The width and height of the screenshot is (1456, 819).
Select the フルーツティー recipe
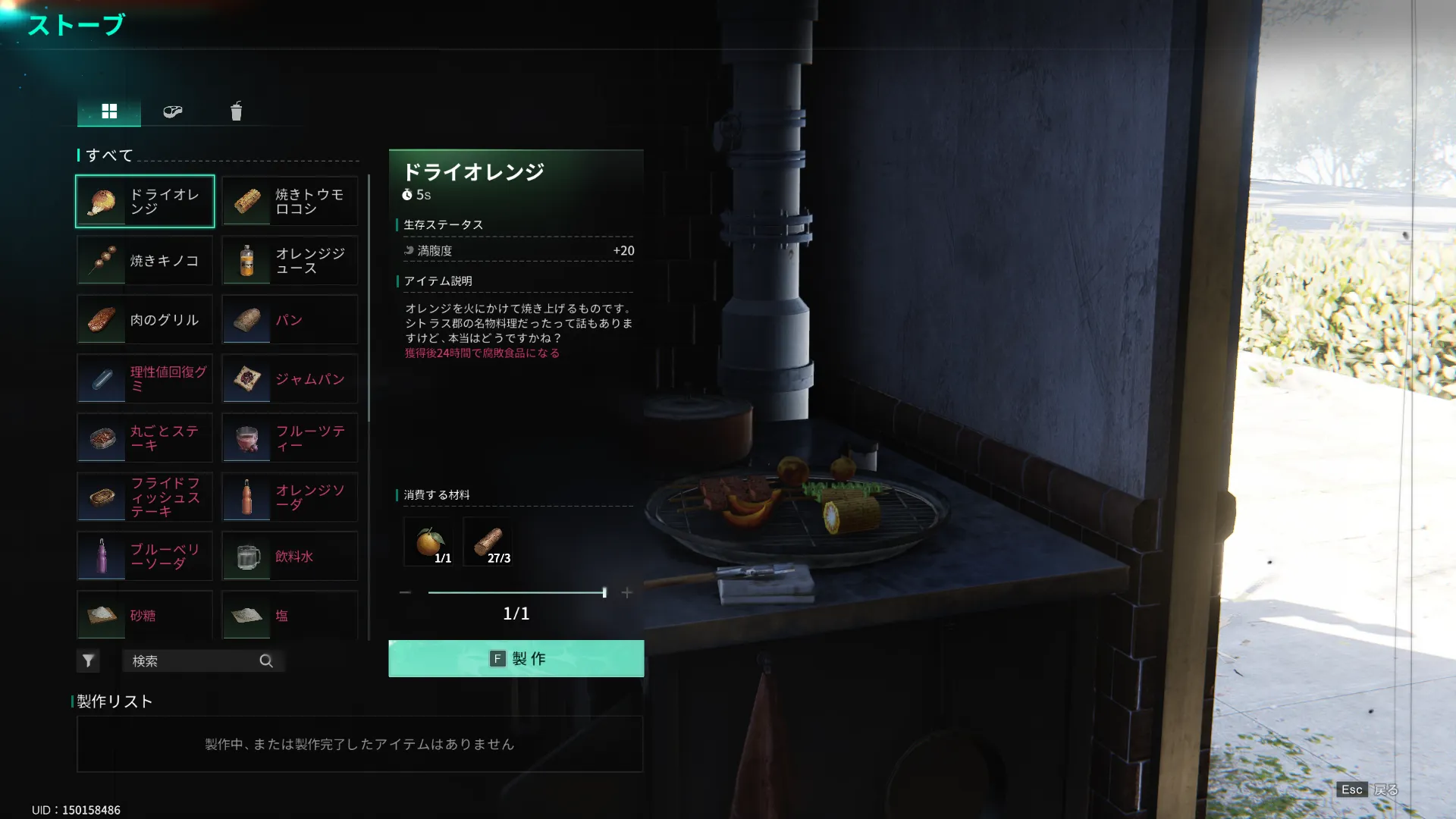point(290,438)
